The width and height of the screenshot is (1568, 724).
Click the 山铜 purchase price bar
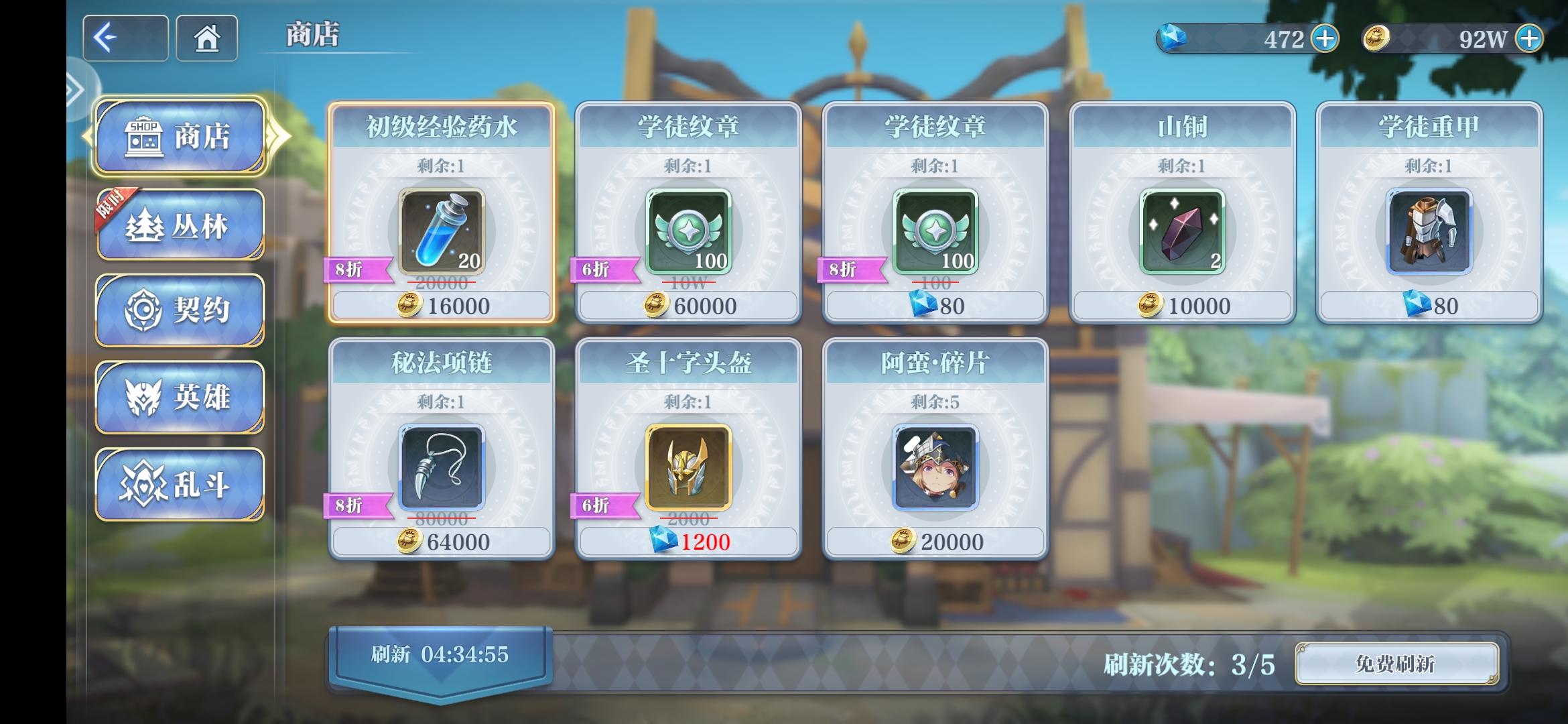point(1184,306)
